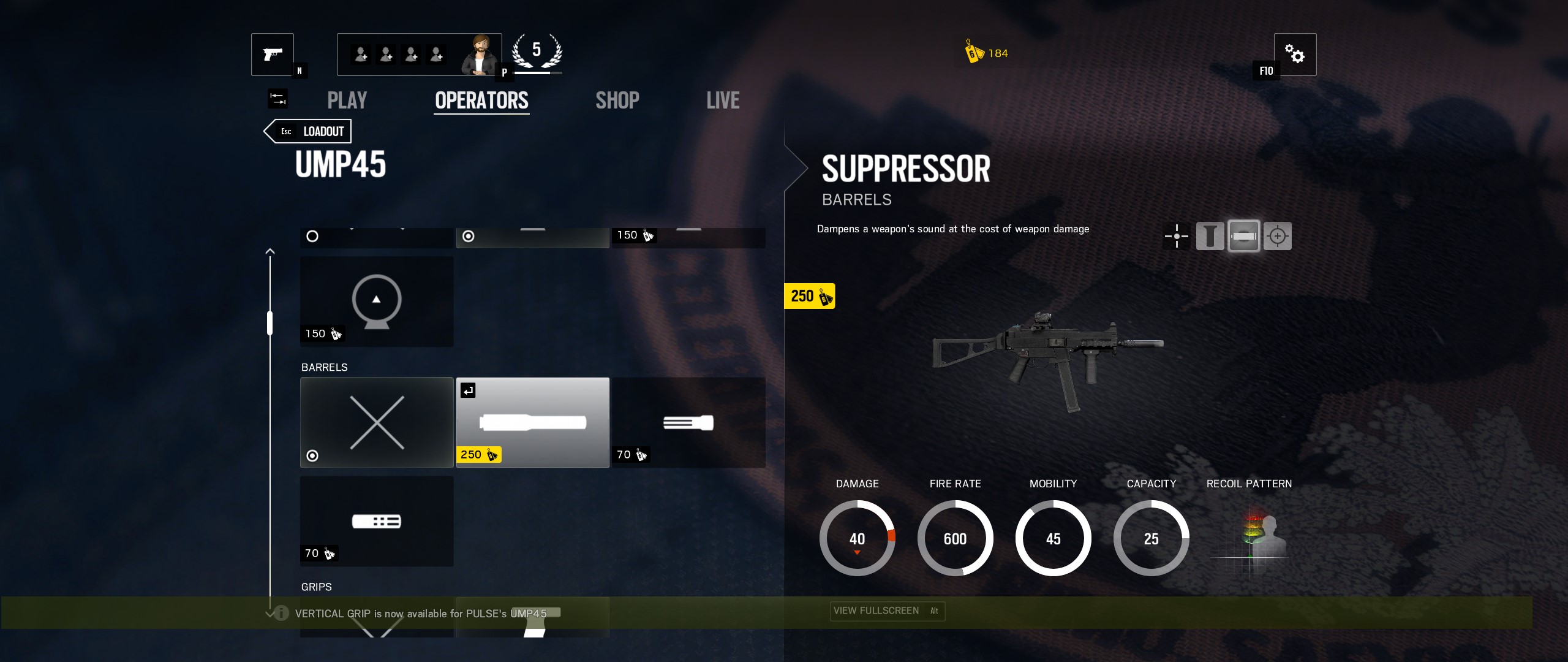Open settings with the gear icon
Screen dimensions: 1568x662
1294,54
